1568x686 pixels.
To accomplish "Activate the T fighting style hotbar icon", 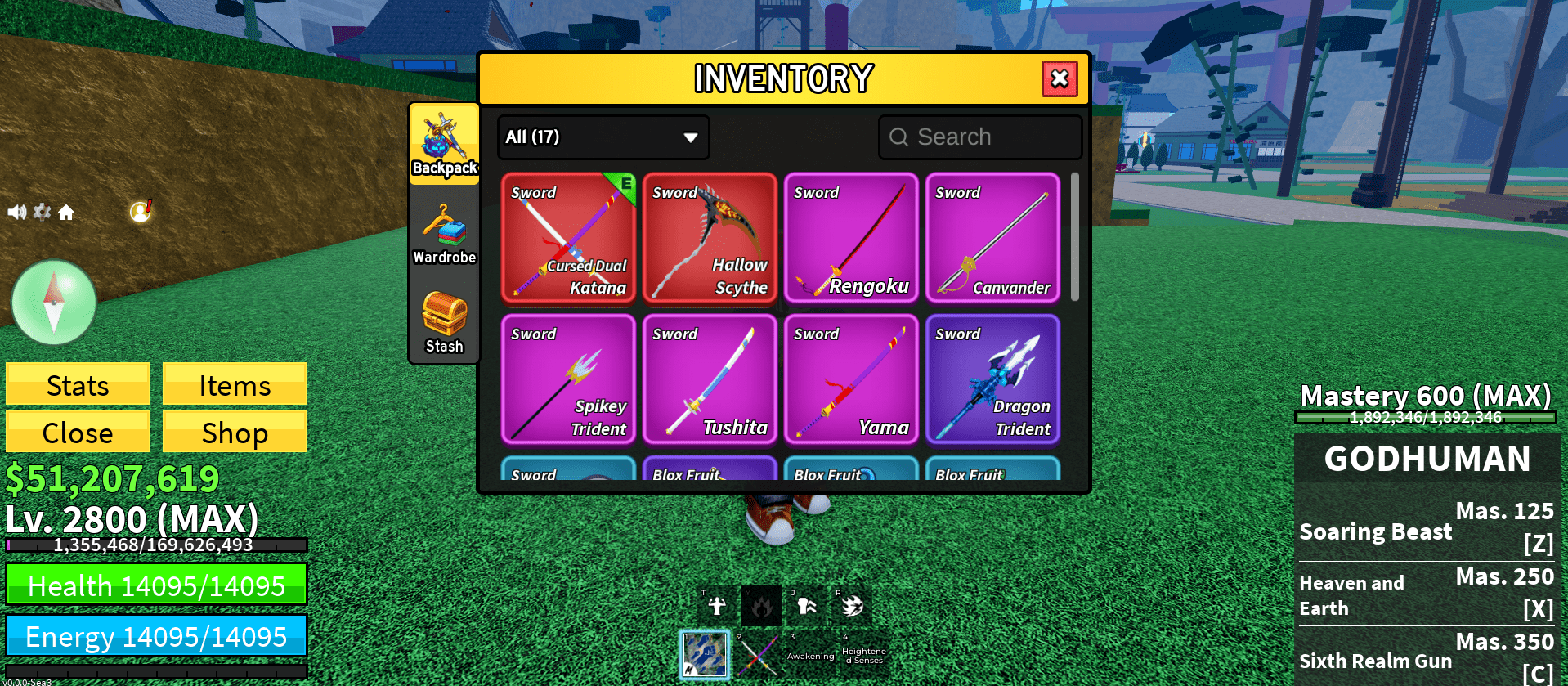I will click(x=715, y=605).
